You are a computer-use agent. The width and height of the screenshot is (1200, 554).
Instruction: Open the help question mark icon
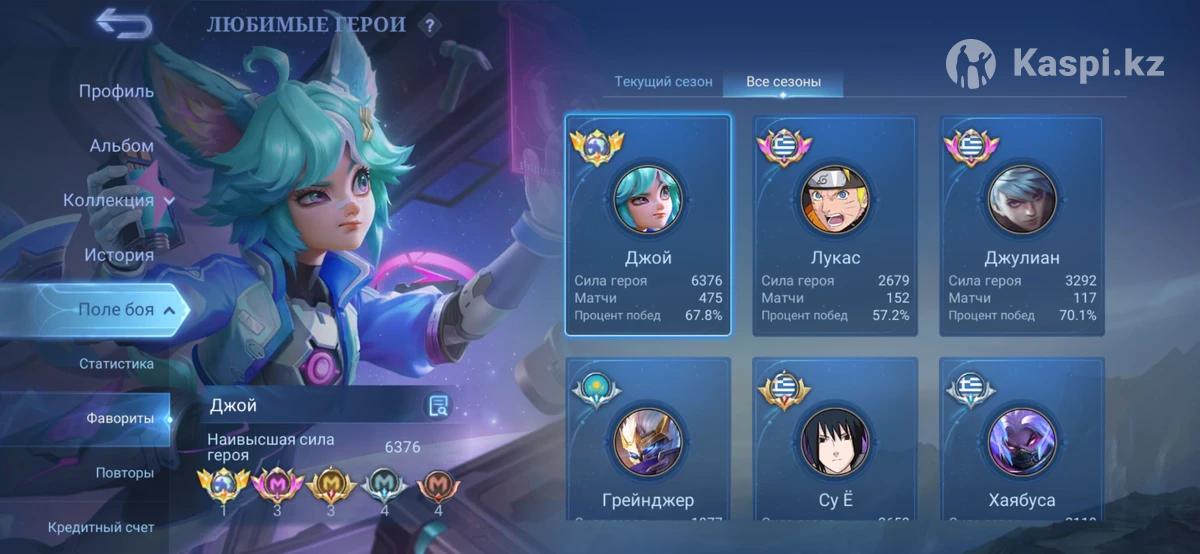pyautogui.click(x=430, y=26)
